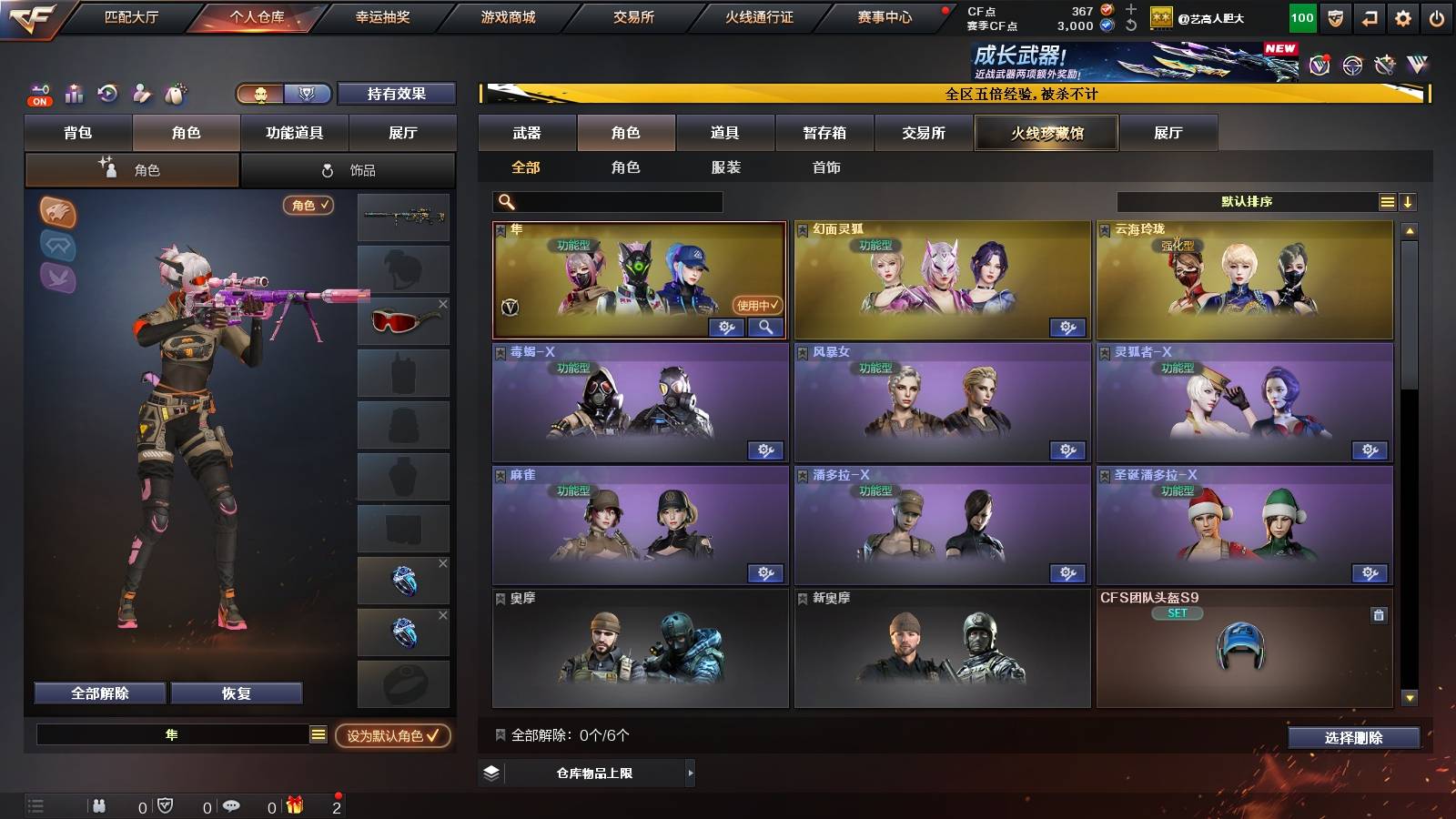The image size is (1456, 819).
Task: Open the settings gear icon in top right
Action: [x=1404, y=17]
